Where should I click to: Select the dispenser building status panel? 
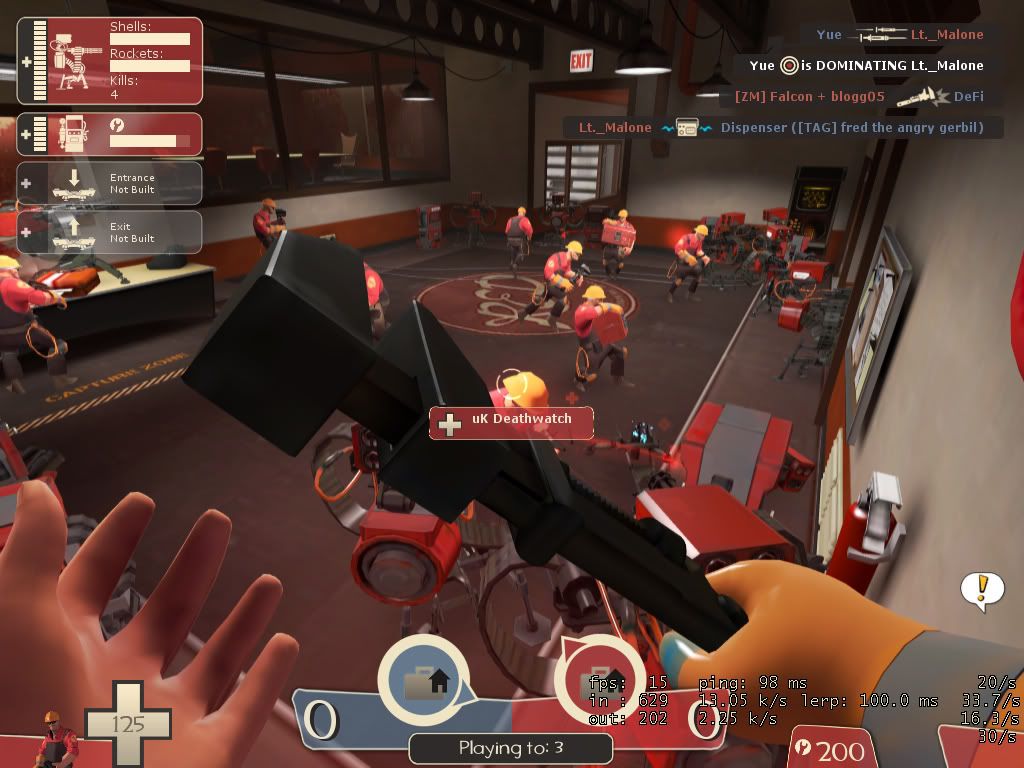click(110, 134)
